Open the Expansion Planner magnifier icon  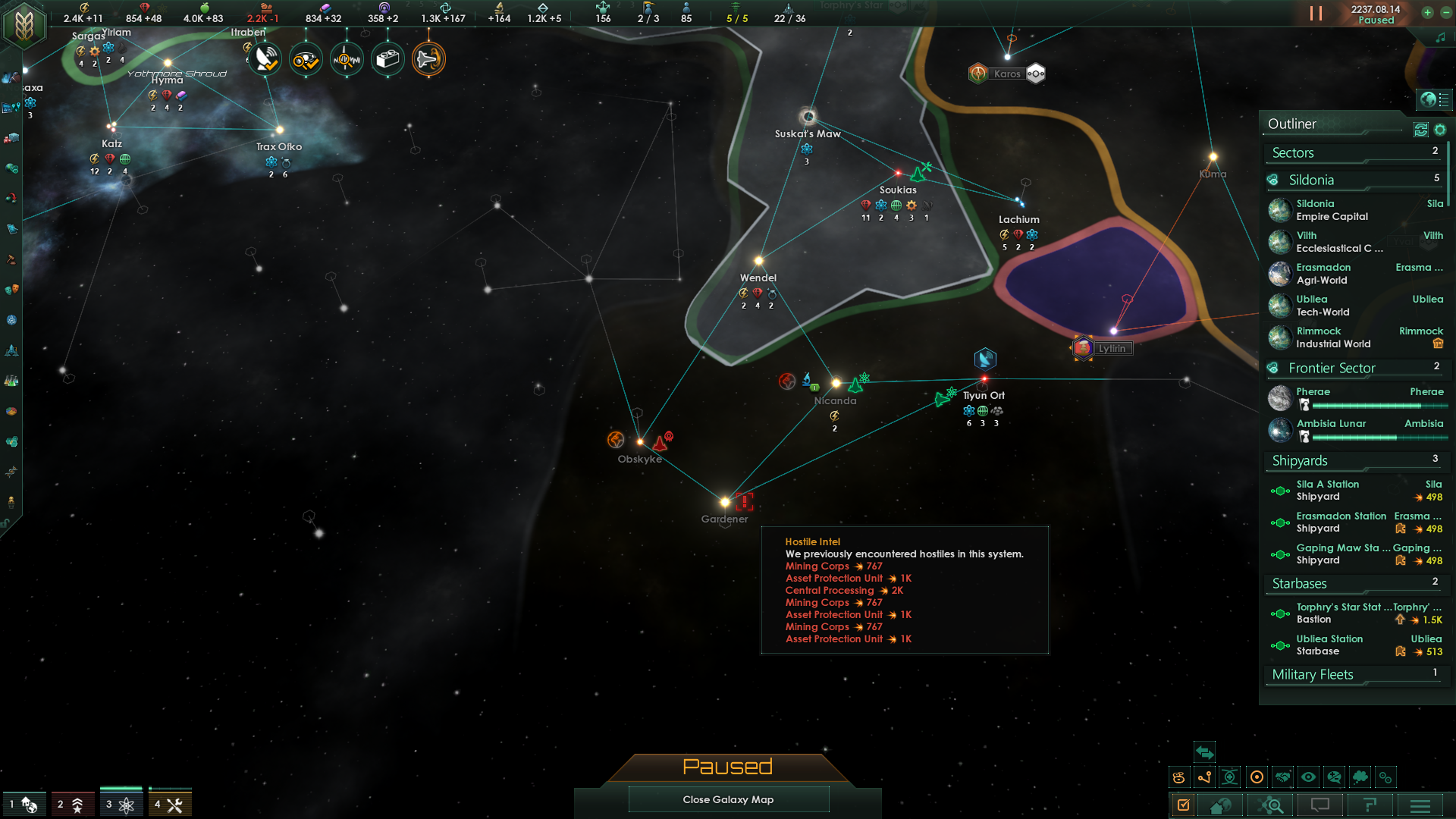1271,806
